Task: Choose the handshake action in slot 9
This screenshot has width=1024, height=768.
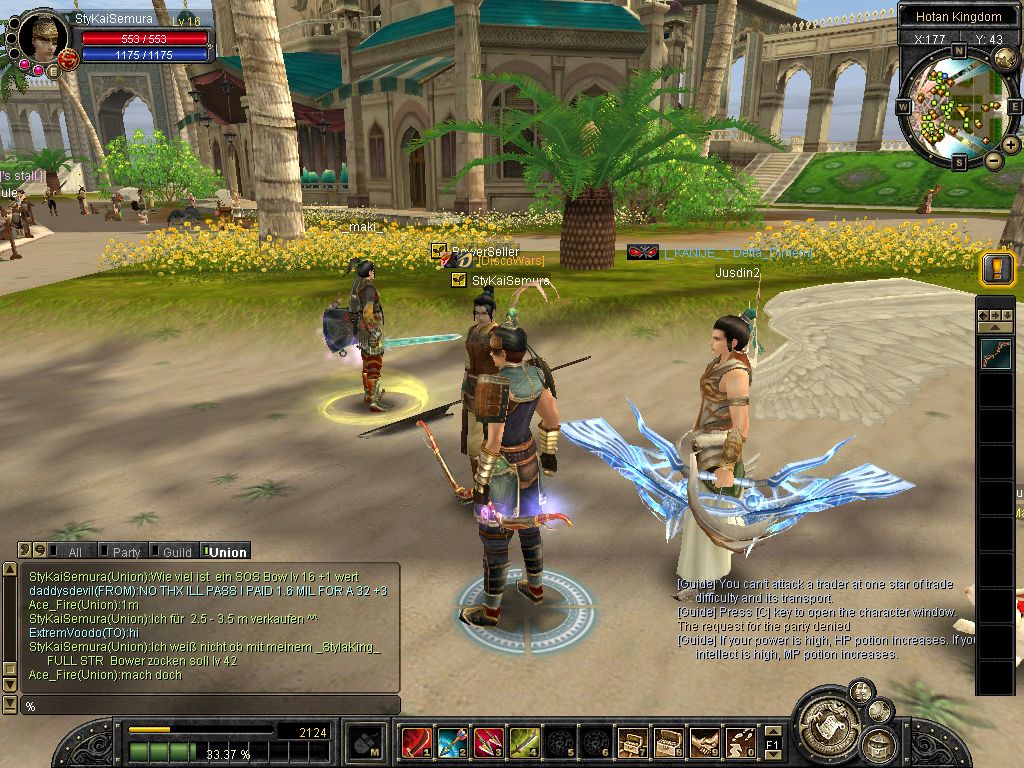Action: click(x=703, y=743)
